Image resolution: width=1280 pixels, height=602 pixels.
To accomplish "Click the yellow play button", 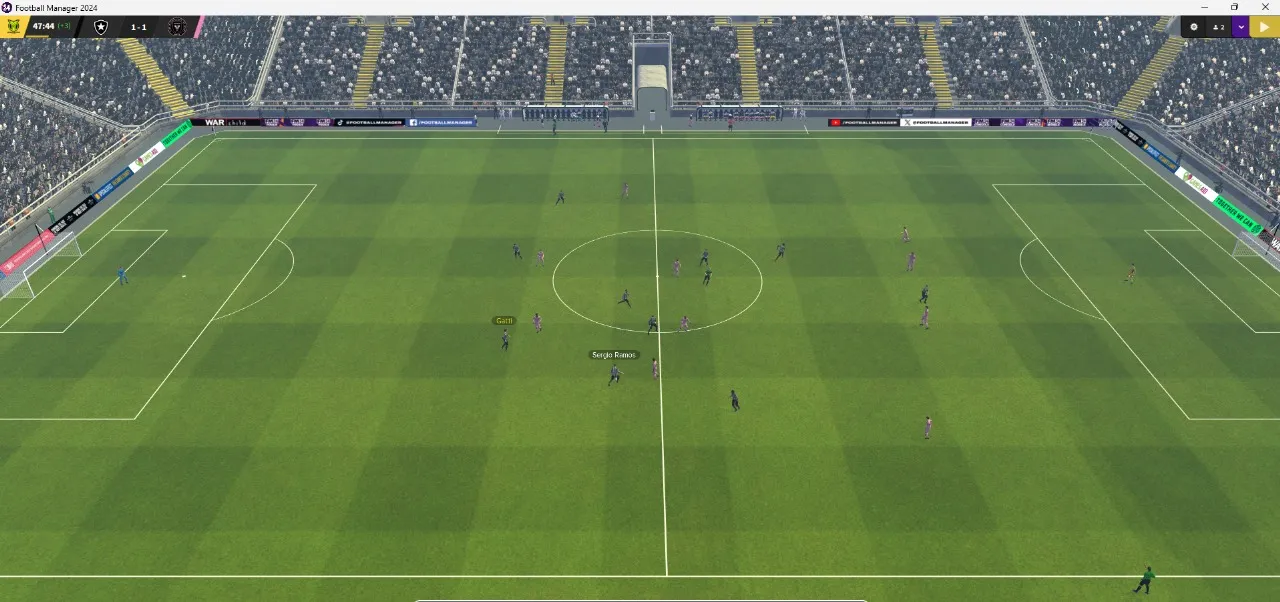I will (1265, 27).
